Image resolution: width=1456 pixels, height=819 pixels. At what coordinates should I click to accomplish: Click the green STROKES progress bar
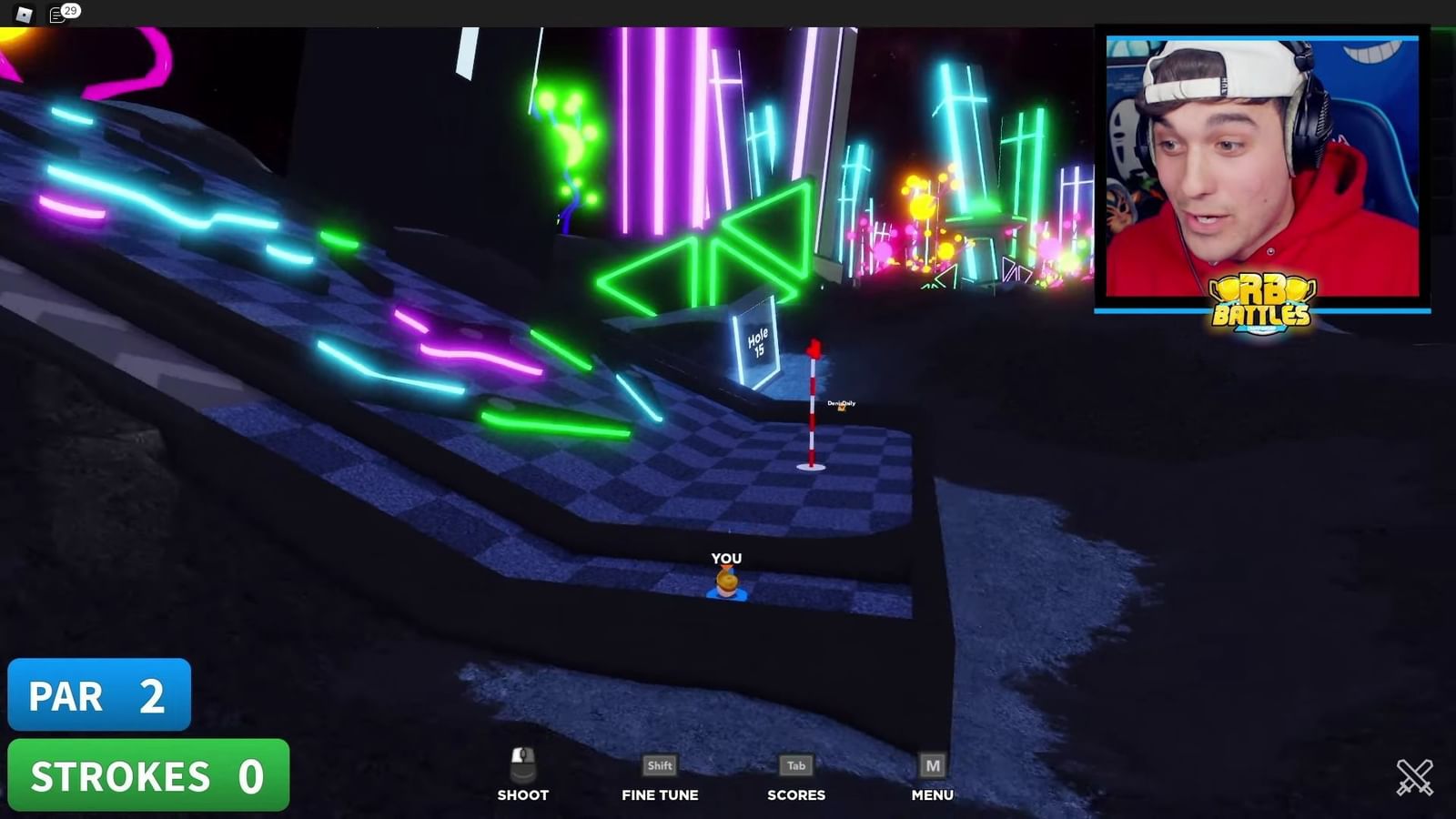pyautogui.click(x=150, y=775)
